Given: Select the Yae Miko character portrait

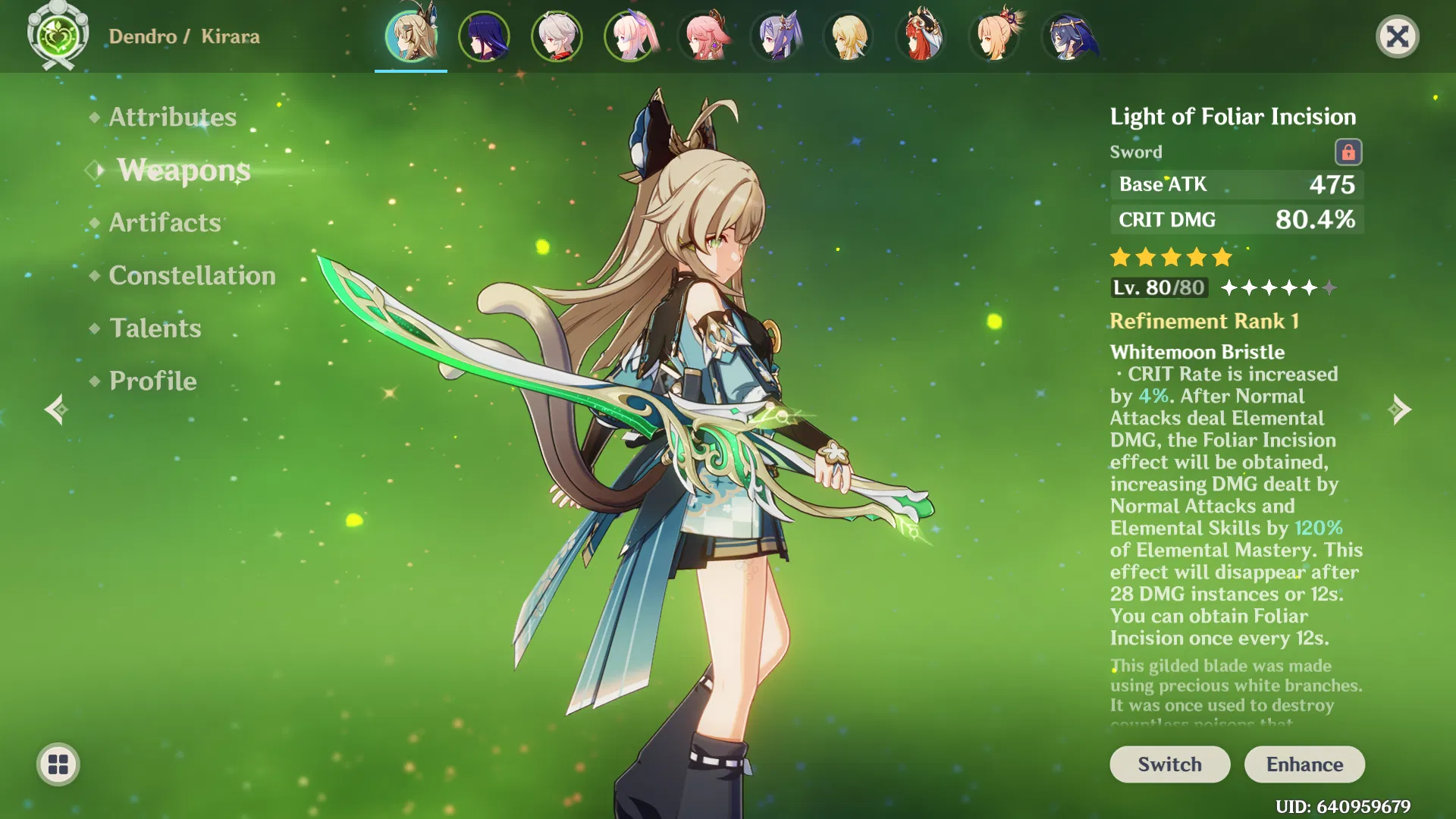Looking at the screenshot, I should pyautogui.click(x=705, y=36).
